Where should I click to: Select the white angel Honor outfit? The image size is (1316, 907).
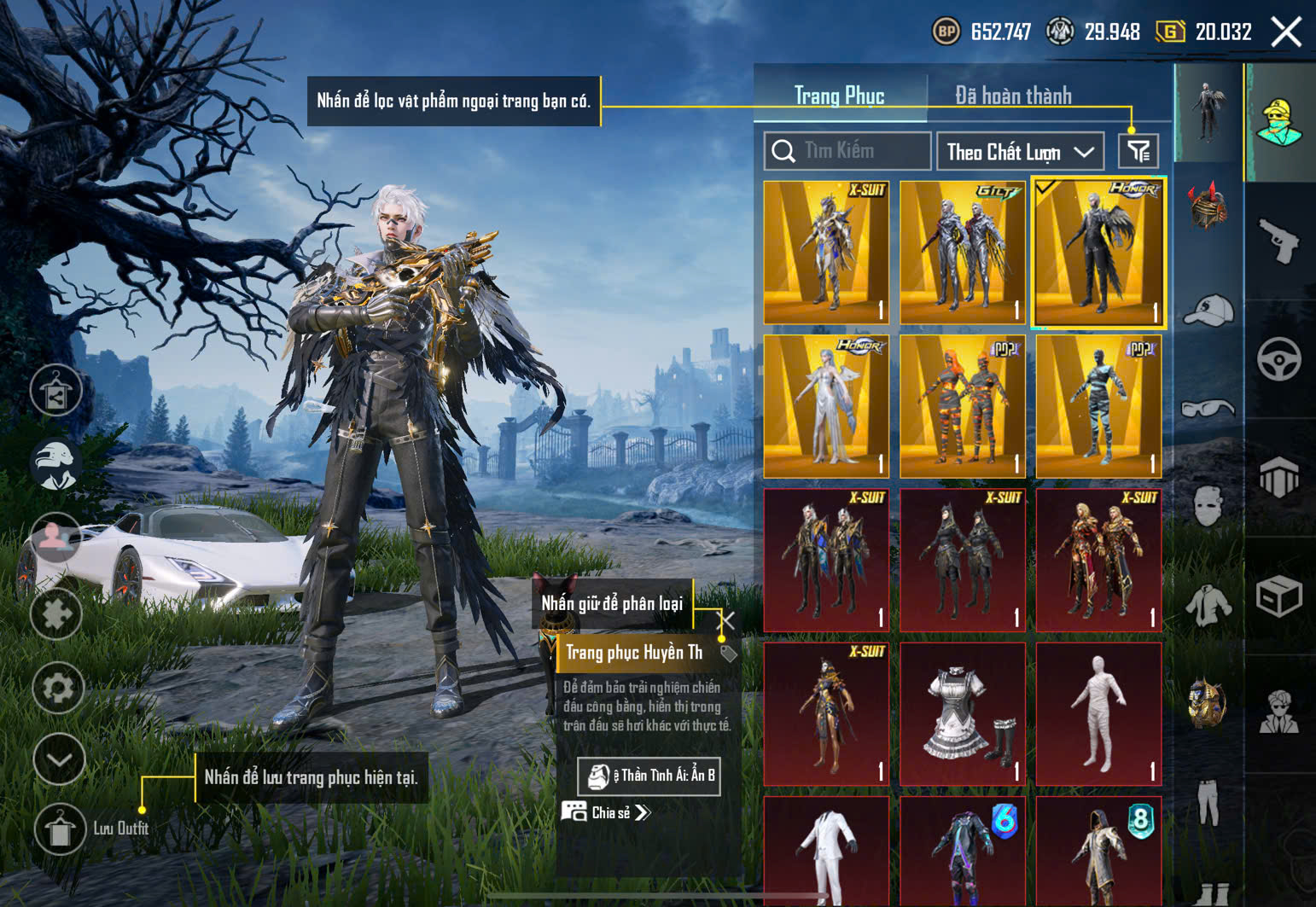[x=826, y=406]
